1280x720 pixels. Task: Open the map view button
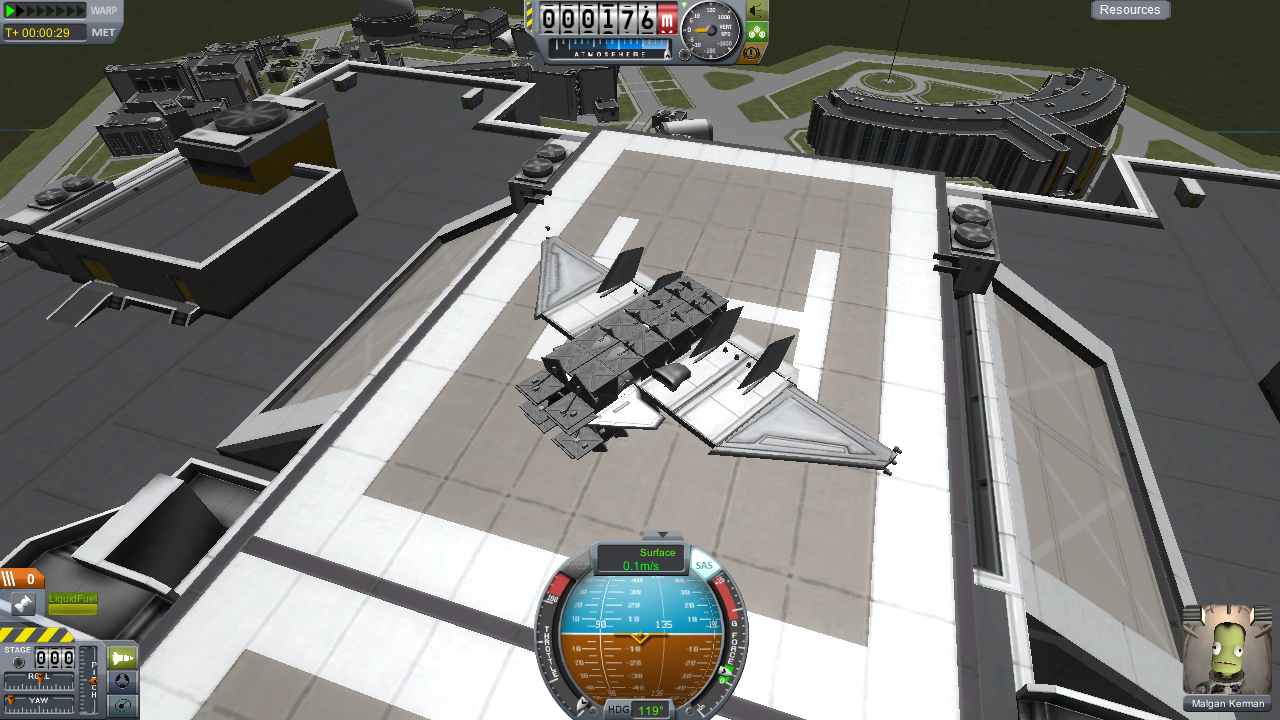pyautogui.click(x=123, y=705)
